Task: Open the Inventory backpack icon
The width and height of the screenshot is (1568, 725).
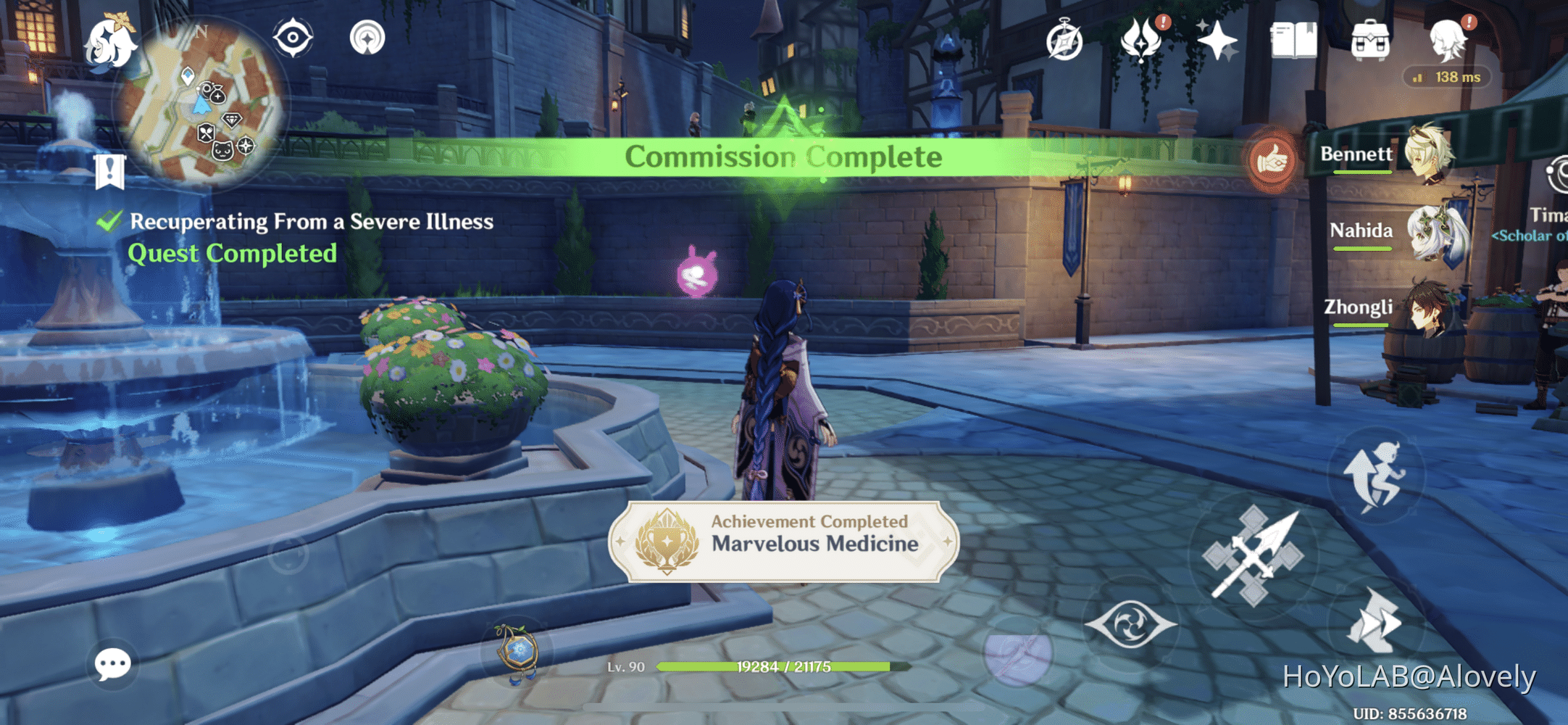Action: [1372, 40]
